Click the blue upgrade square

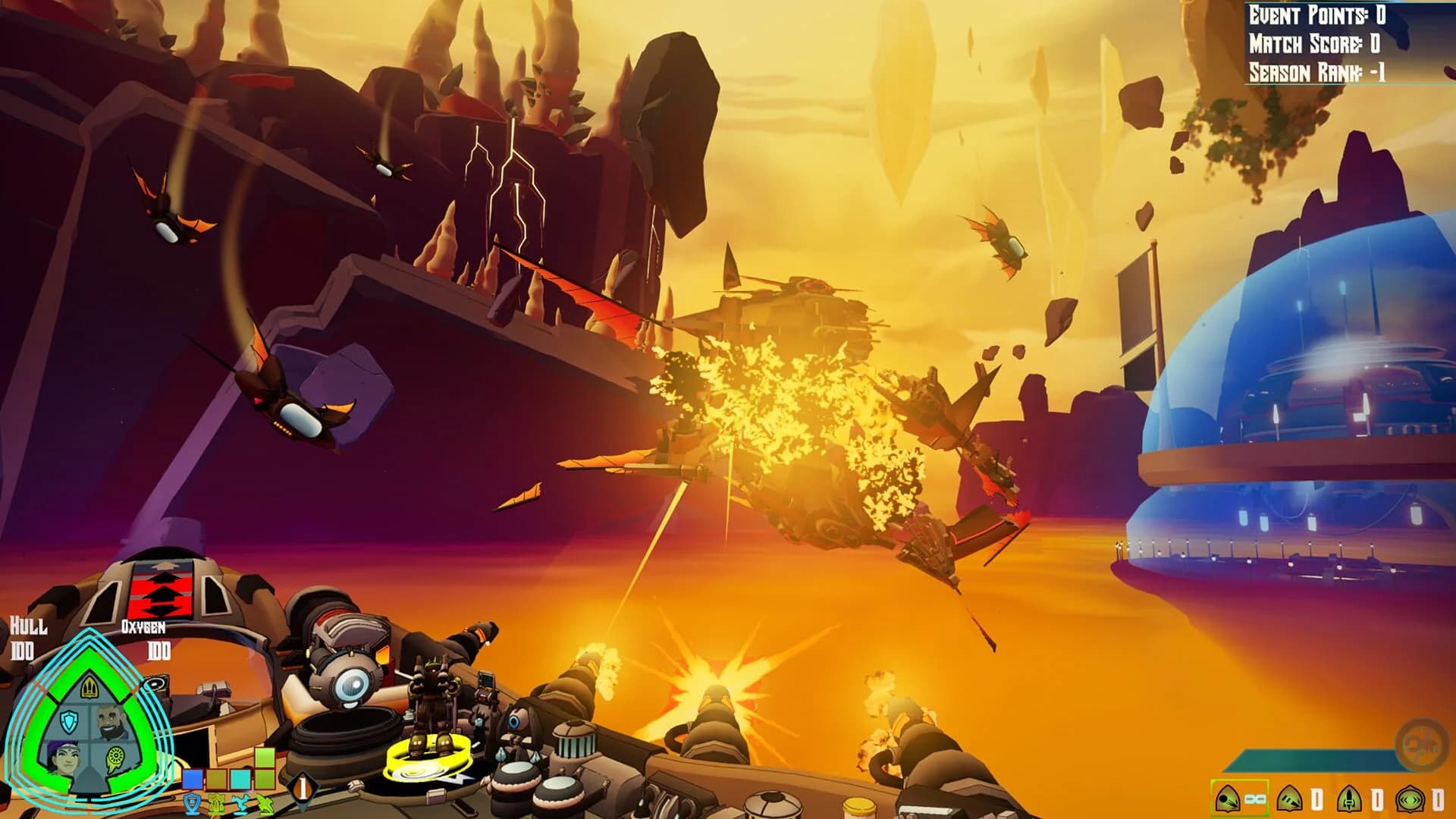[192, 779]
